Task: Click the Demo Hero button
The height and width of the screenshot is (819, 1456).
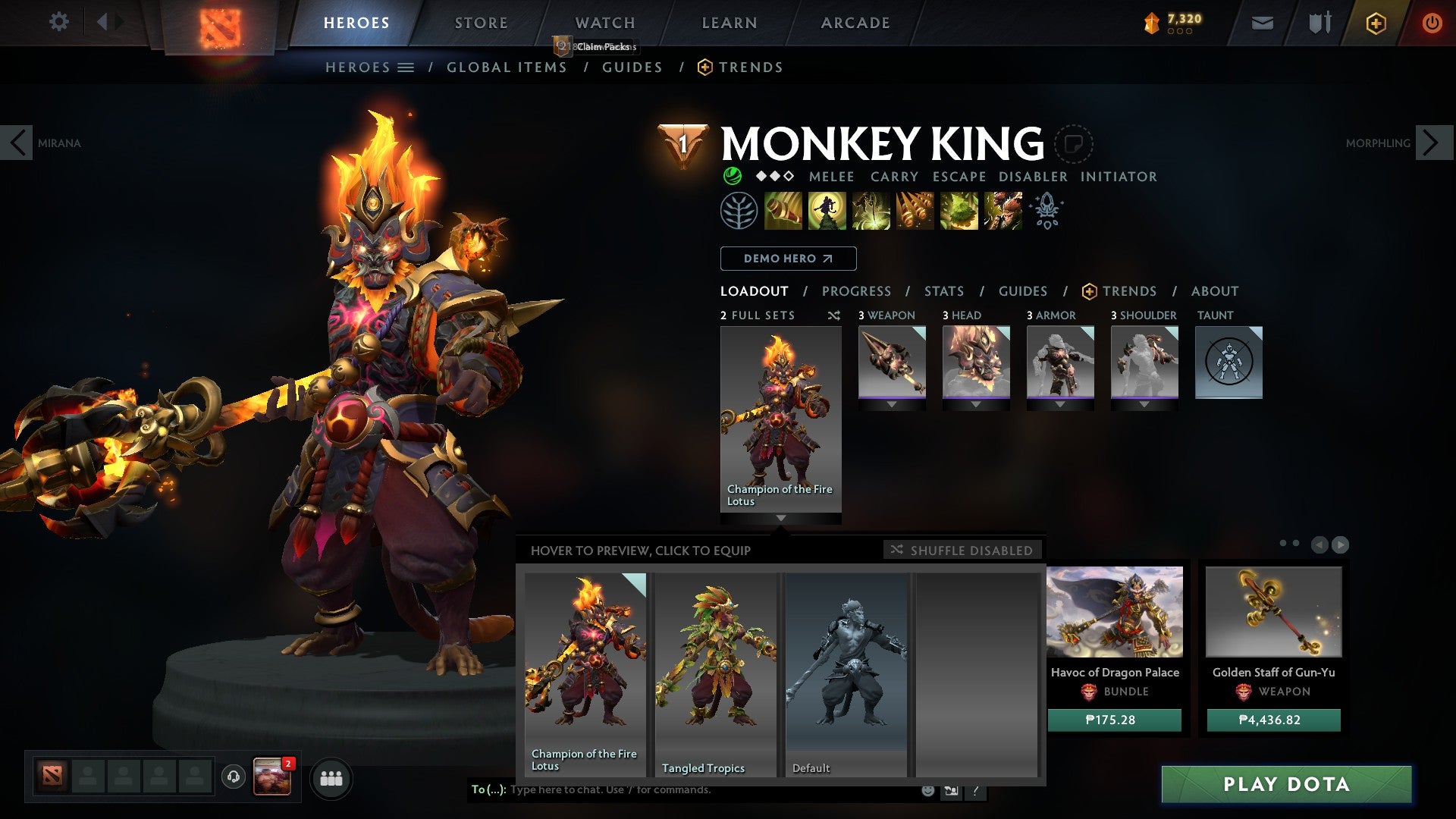Action: pyautogui.click(x=787, y=259)
